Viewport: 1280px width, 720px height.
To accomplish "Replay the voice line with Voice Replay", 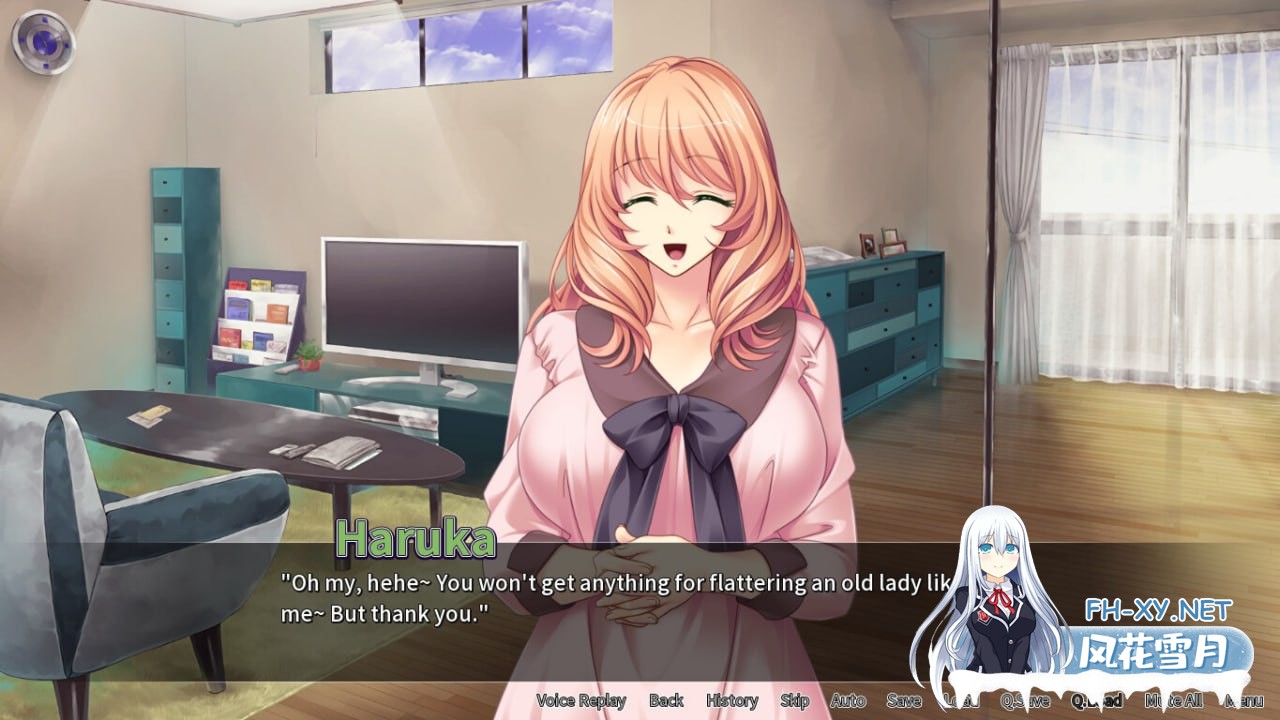I will pyautogui.click(x=580, y=701).
